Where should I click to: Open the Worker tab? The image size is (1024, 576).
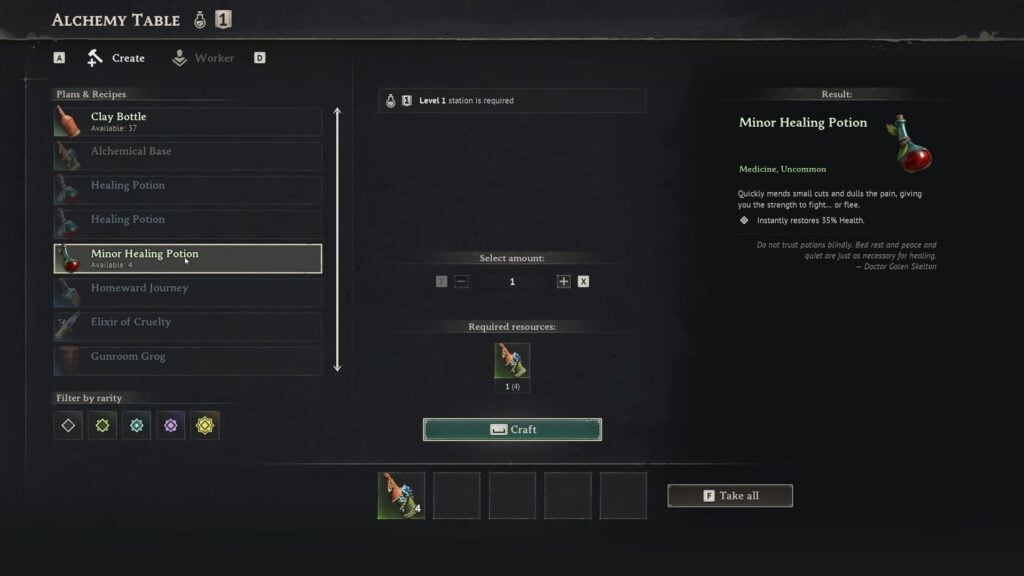(x=203, y=58)
